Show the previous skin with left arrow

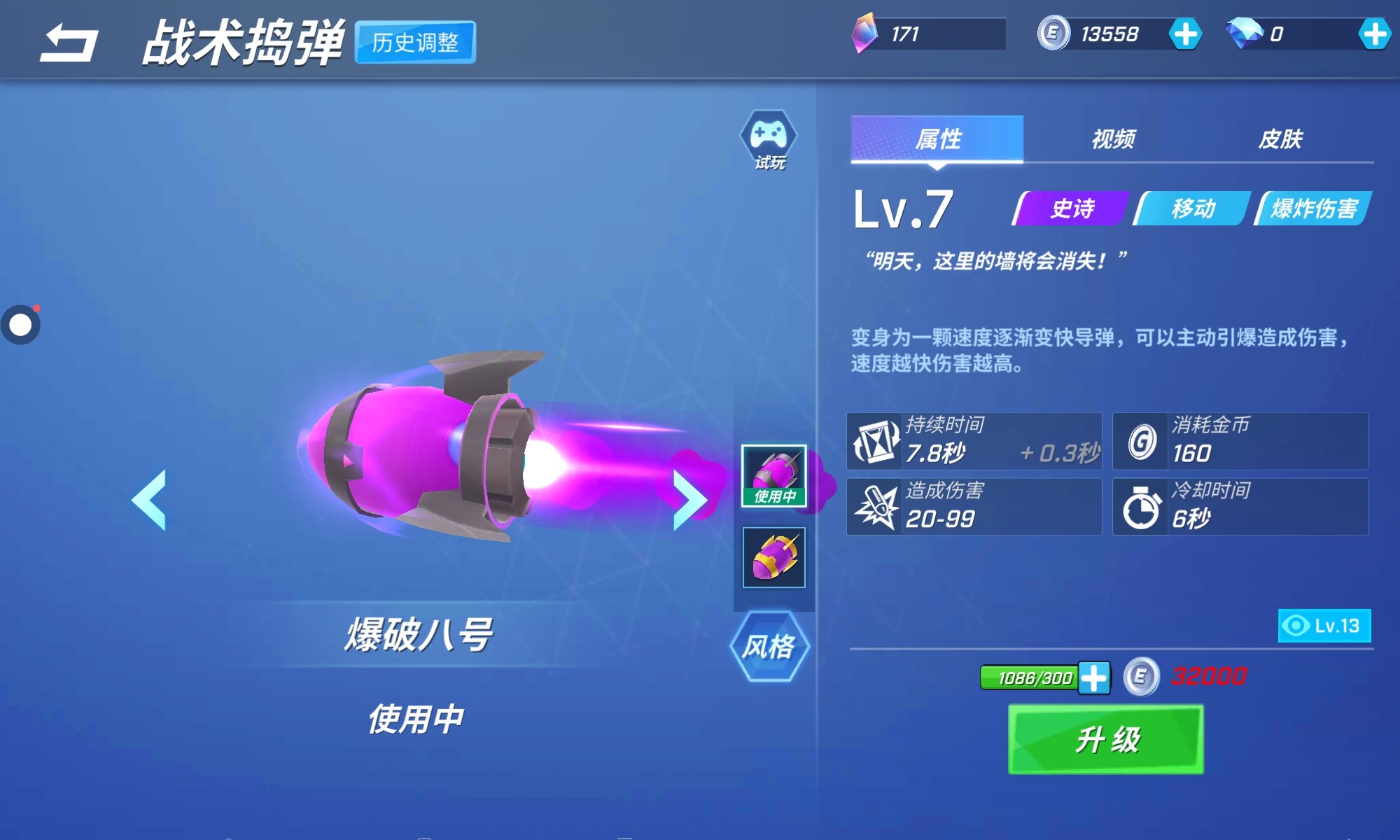click(149, 500)
